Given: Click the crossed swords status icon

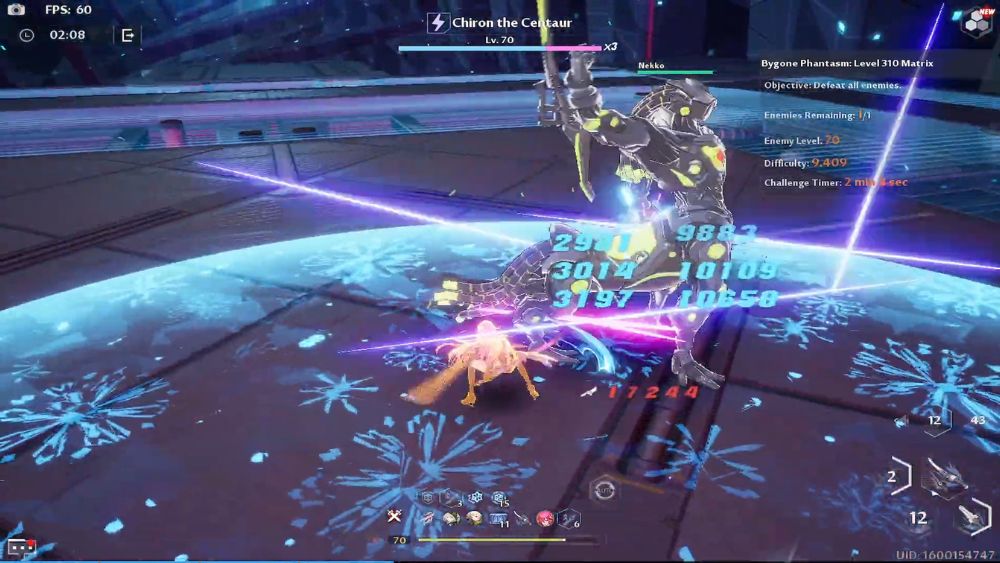Looking at the screenshot, I should pyautogui.click(x=395, y=517).
